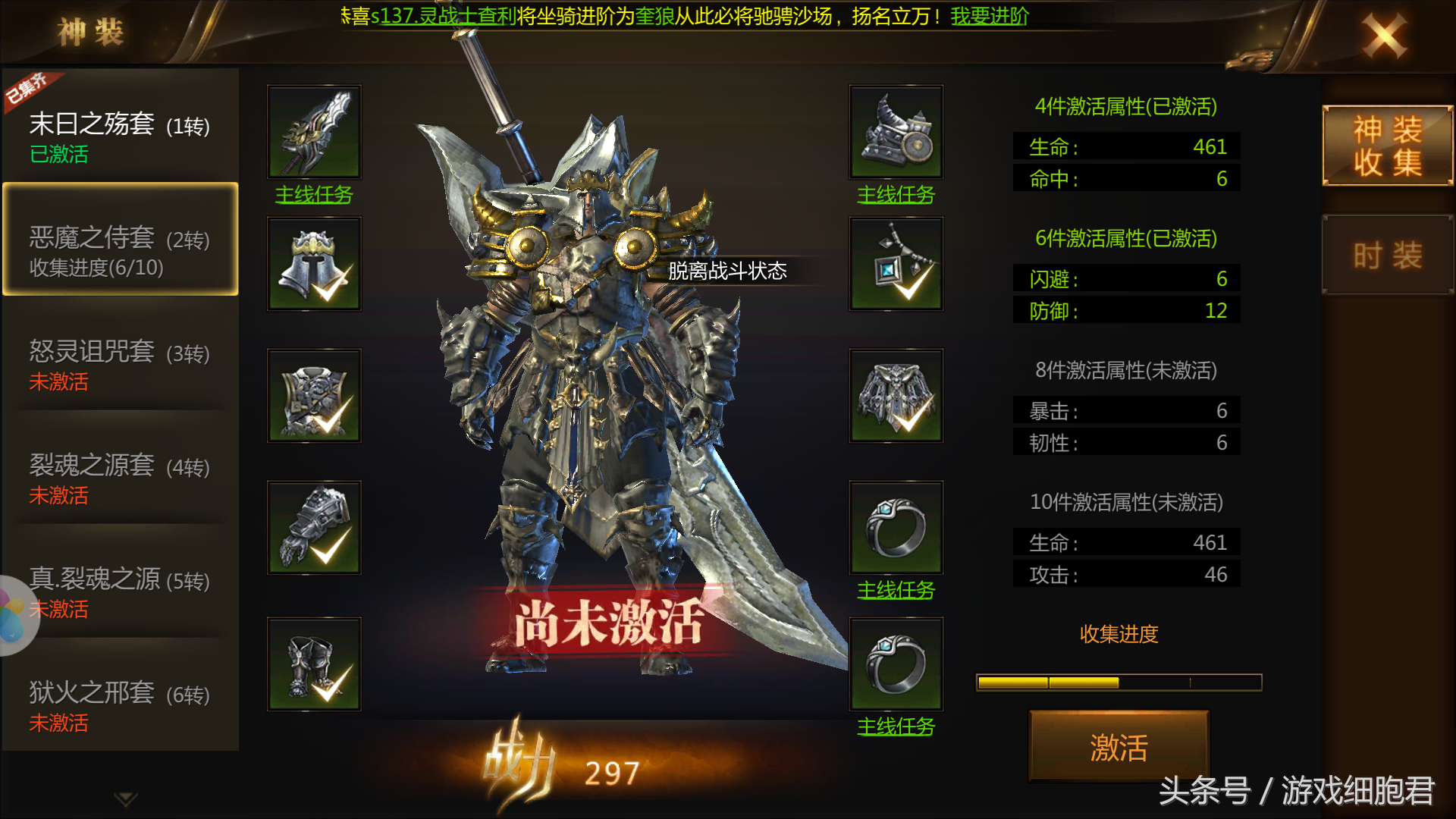1456x819 pixels.
Task: Select the 神装收集 collection tab
Action: click(x=1389, y=146)
